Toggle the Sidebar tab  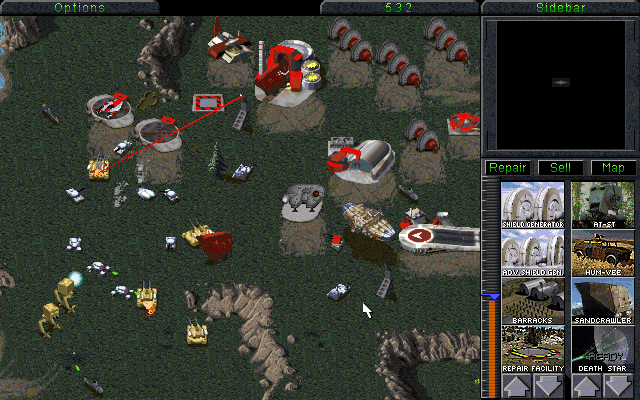pos(559,7)
